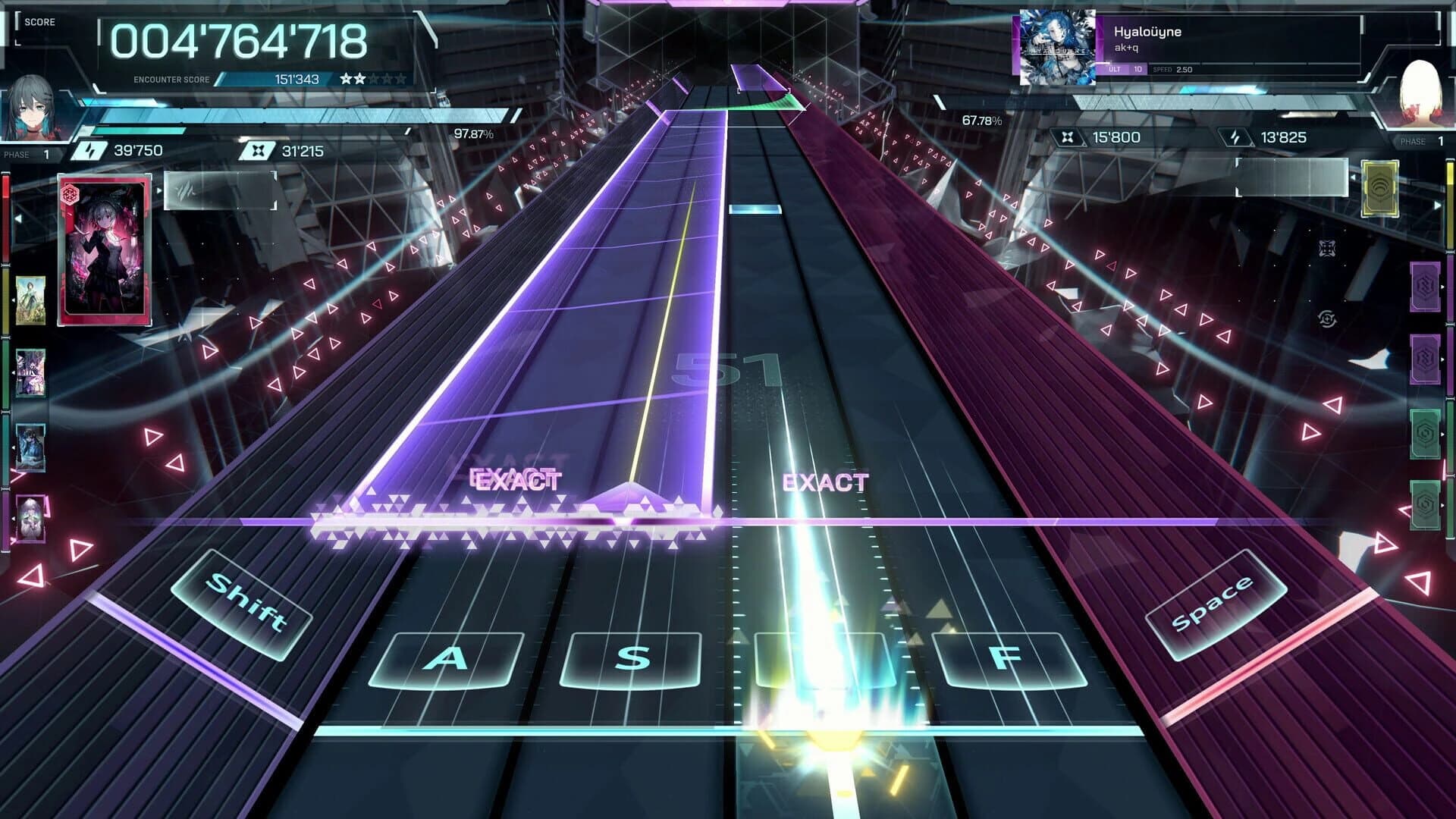Select the upper green hexagon card on the right
Image resolution: width=1456 pixels, height=819 pixels.
(x=1426, y=435)
